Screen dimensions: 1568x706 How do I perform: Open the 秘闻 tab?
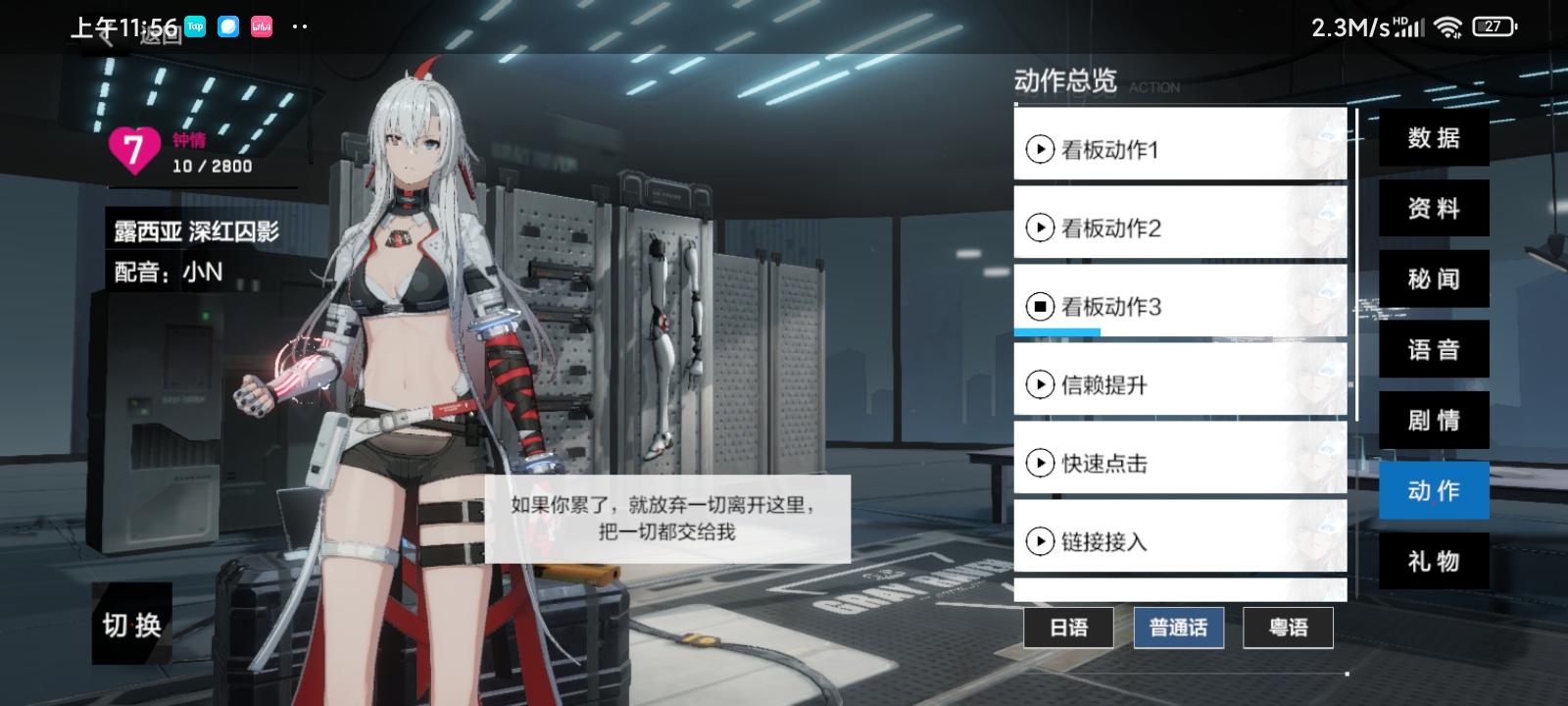pyautogui.click(x=1434, y=279)
